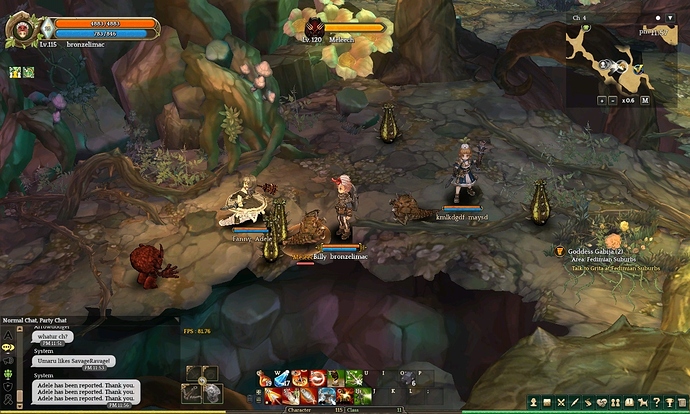Select the Party Chat speech bubble icon
Image resolution: width=690 pixels, height=414 pixels.
click(8, 347)
